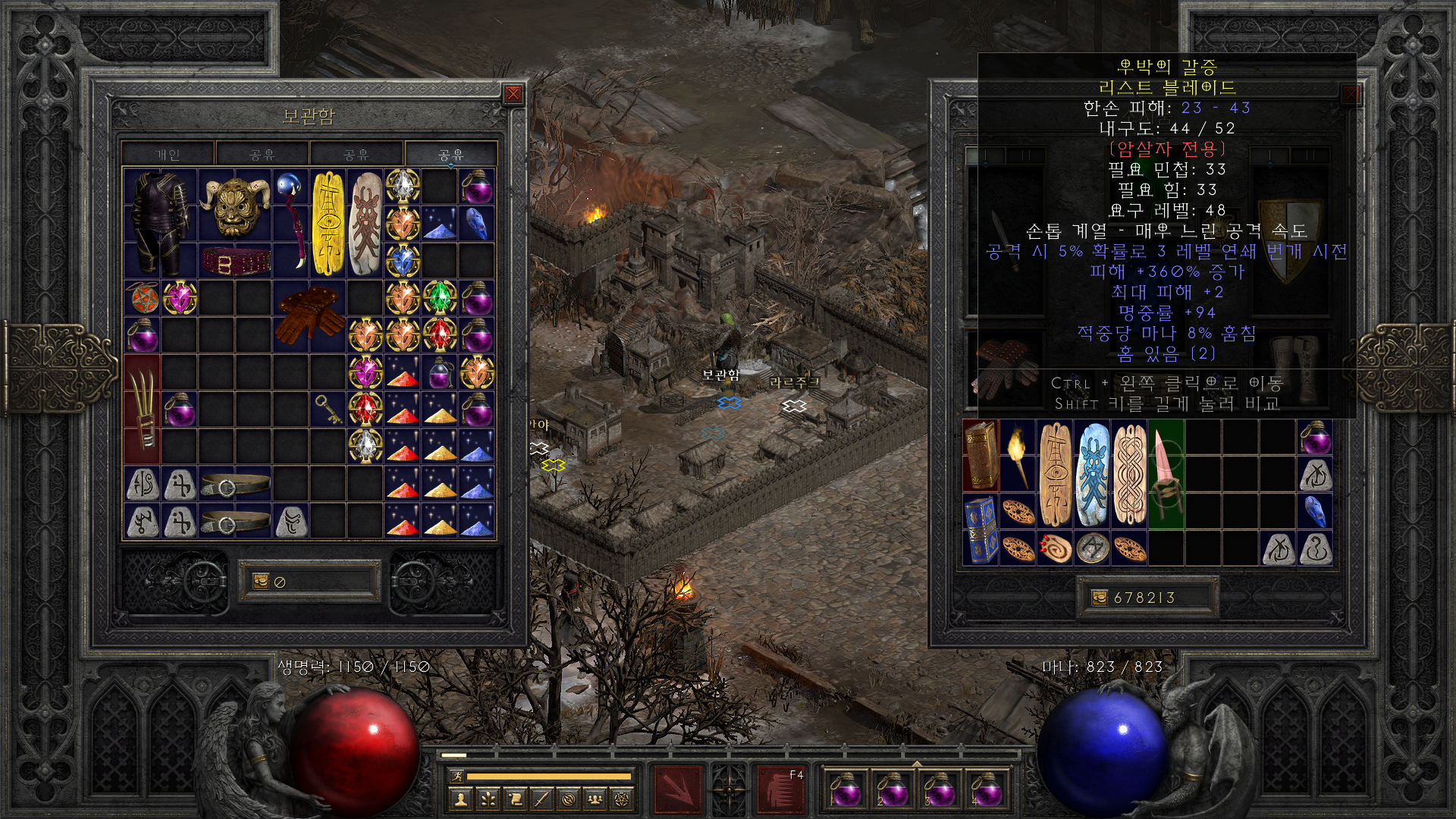Close the stash panel

(513, 94)
